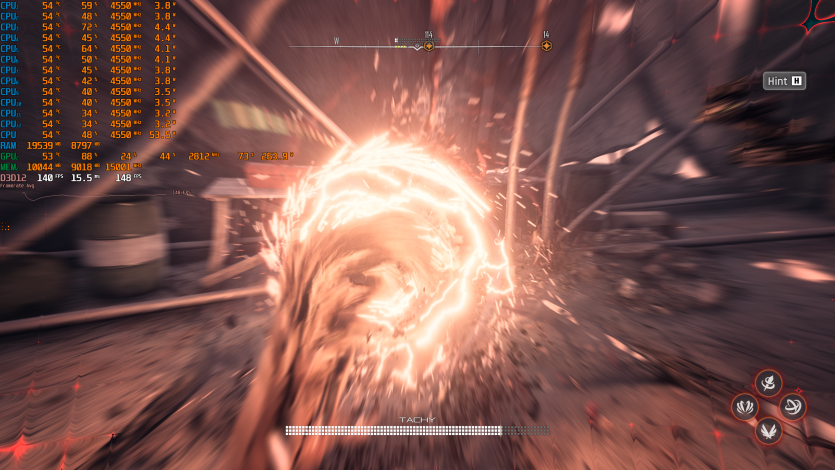Screen dimensions: 835x470
Task: Select the far-right hexagon compass marker
Action: [x=546, y=45]
